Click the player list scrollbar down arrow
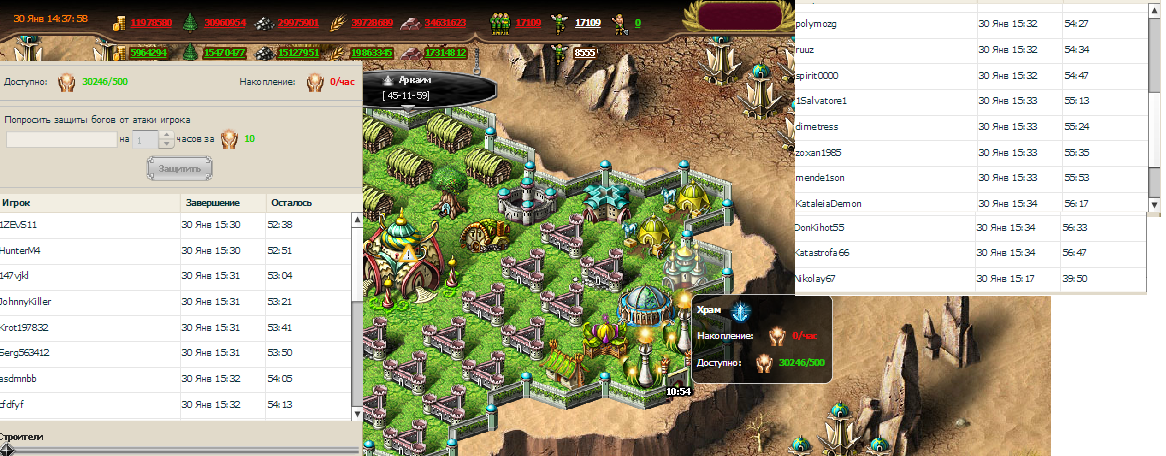This screenshot has height=456, width=1166. (x=356, y=412)
